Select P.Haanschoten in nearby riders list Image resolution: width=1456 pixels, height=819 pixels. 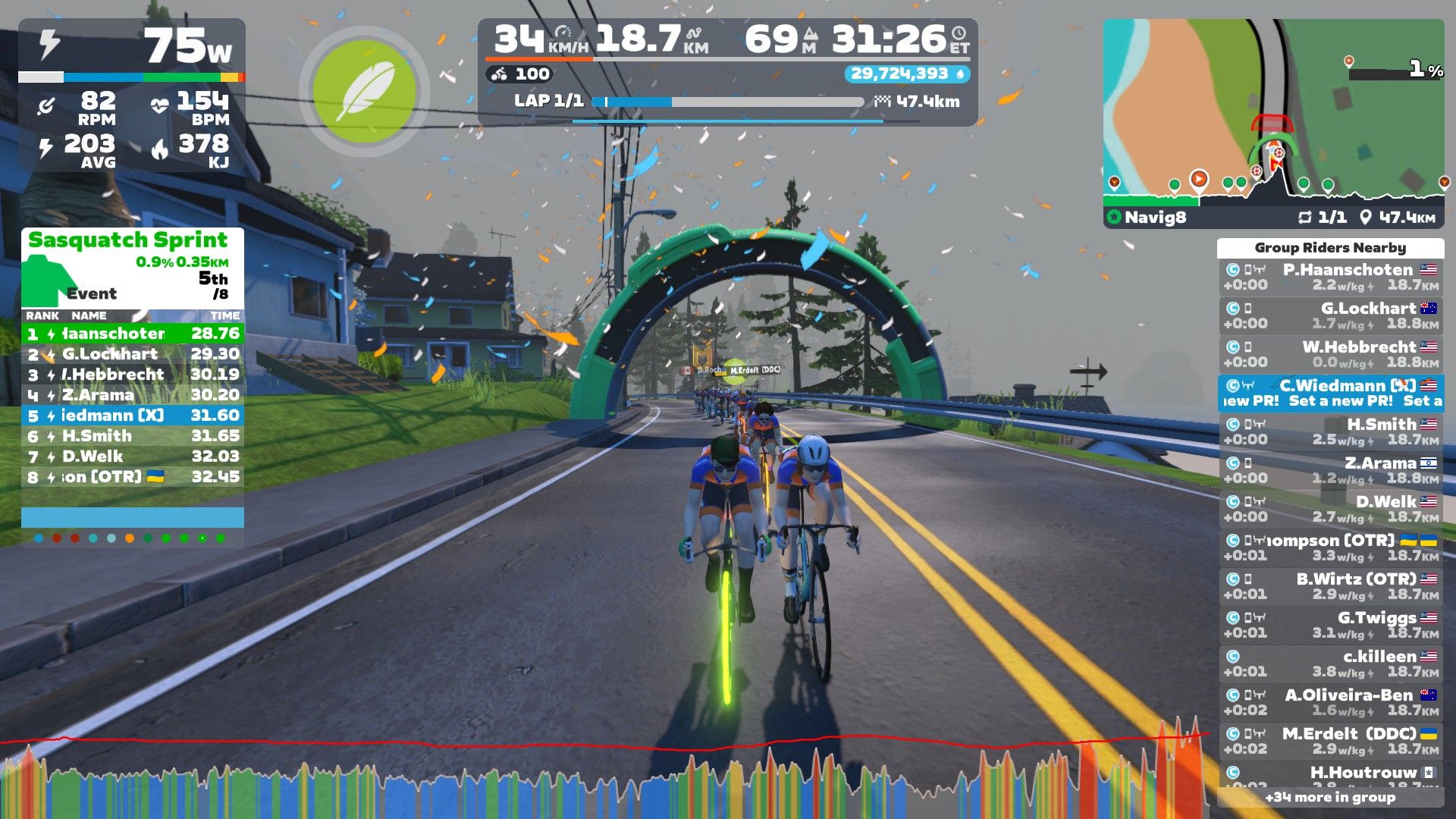pyautogui.click(x=1330, y=277)
